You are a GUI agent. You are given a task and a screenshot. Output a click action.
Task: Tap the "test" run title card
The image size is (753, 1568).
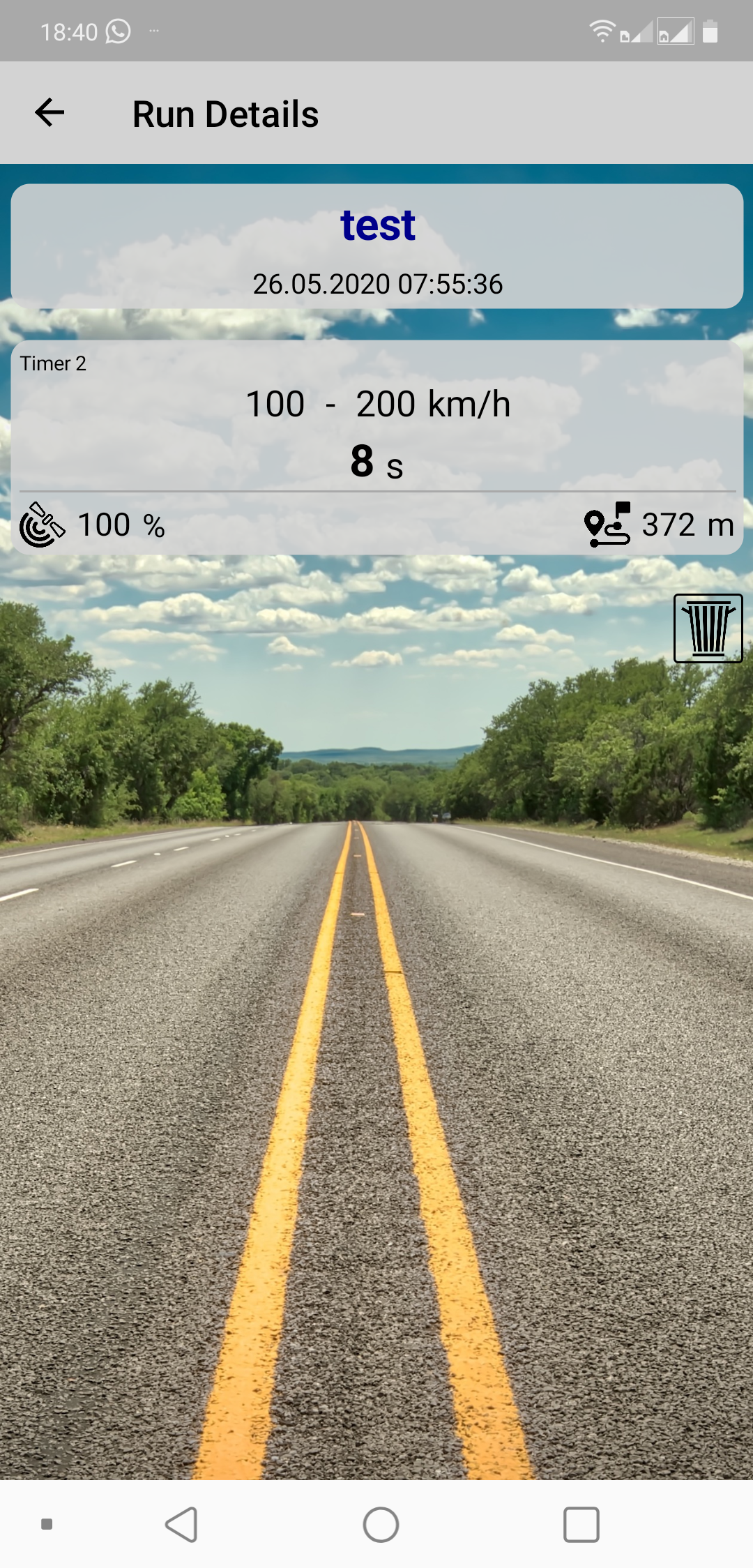(x=377, y=246)
